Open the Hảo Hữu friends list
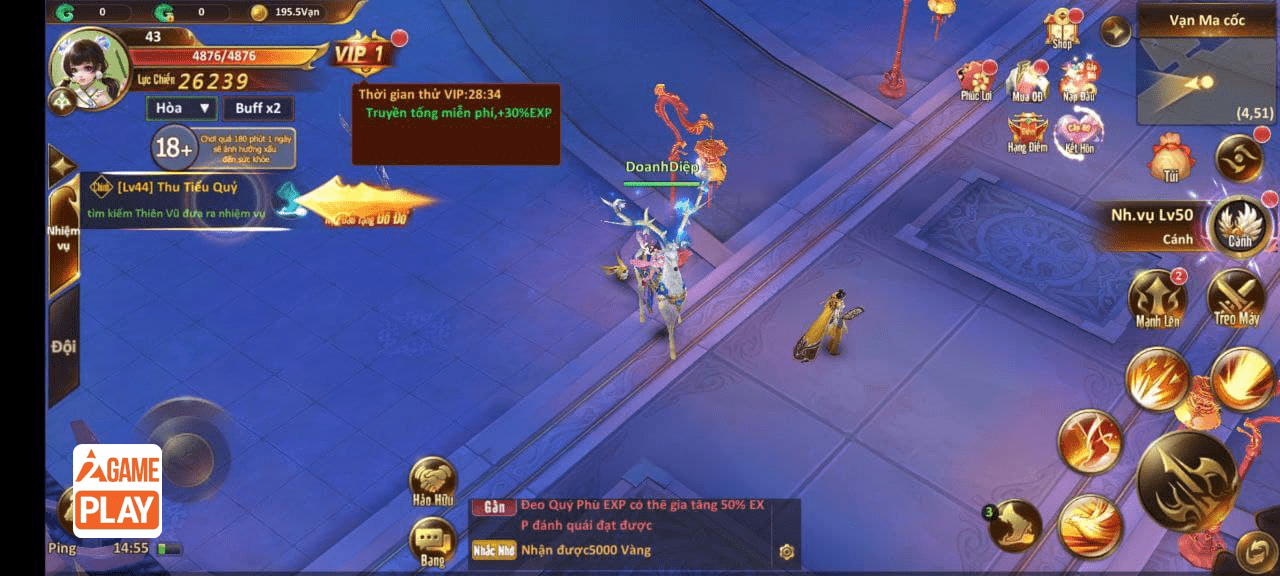1280x576 pixels. [x=433, y=482]
